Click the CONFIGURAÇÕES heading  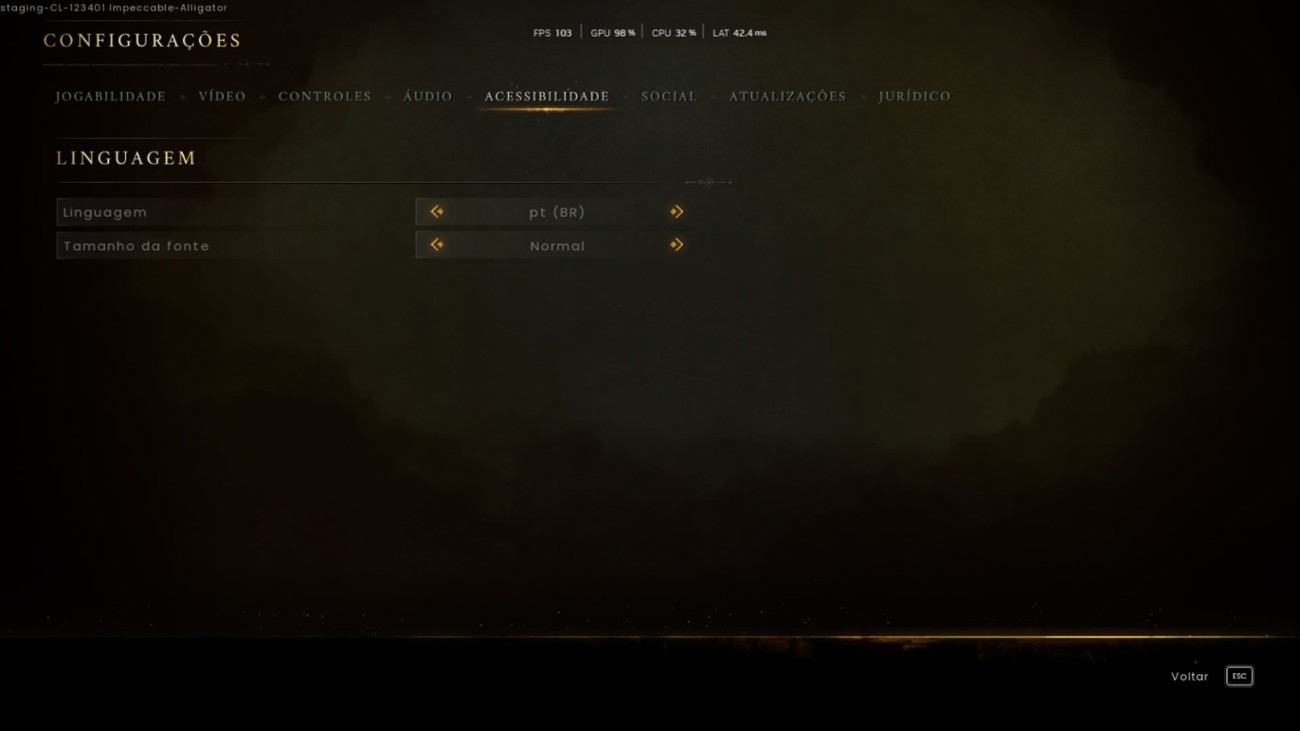tap(140, 41)
